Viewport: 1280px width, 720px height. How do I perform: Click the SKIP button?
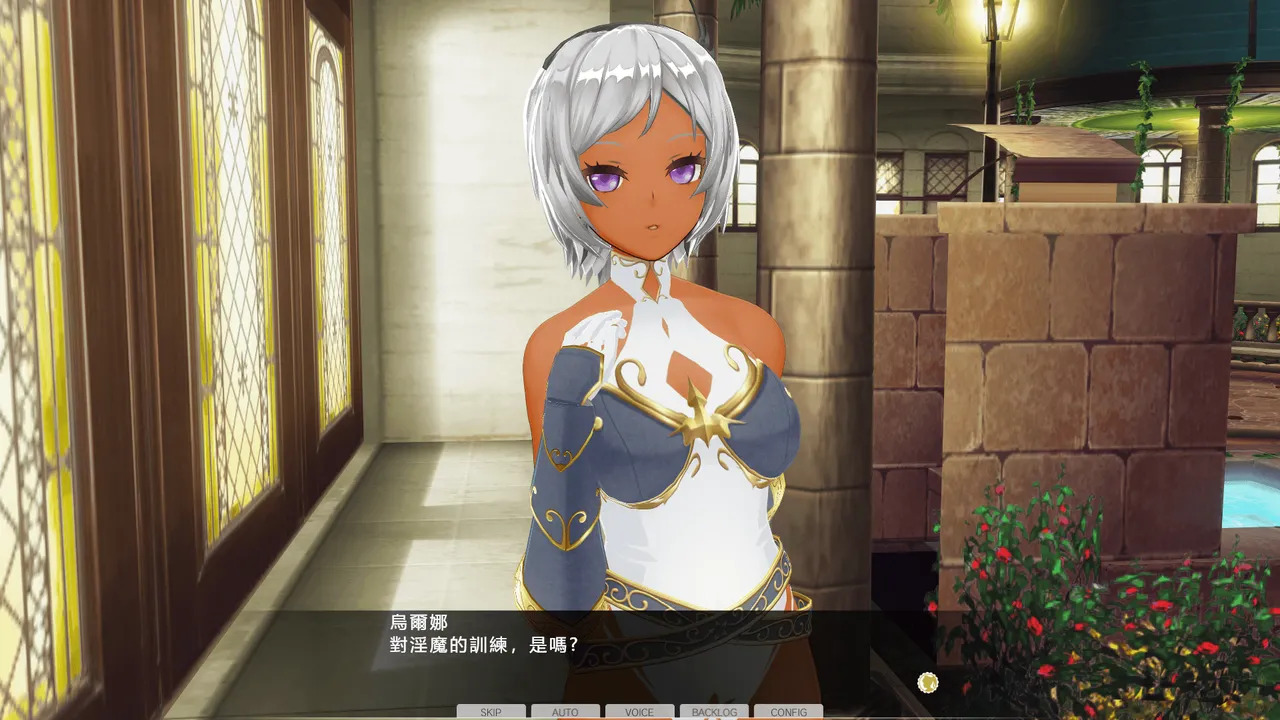click(491, 712)
